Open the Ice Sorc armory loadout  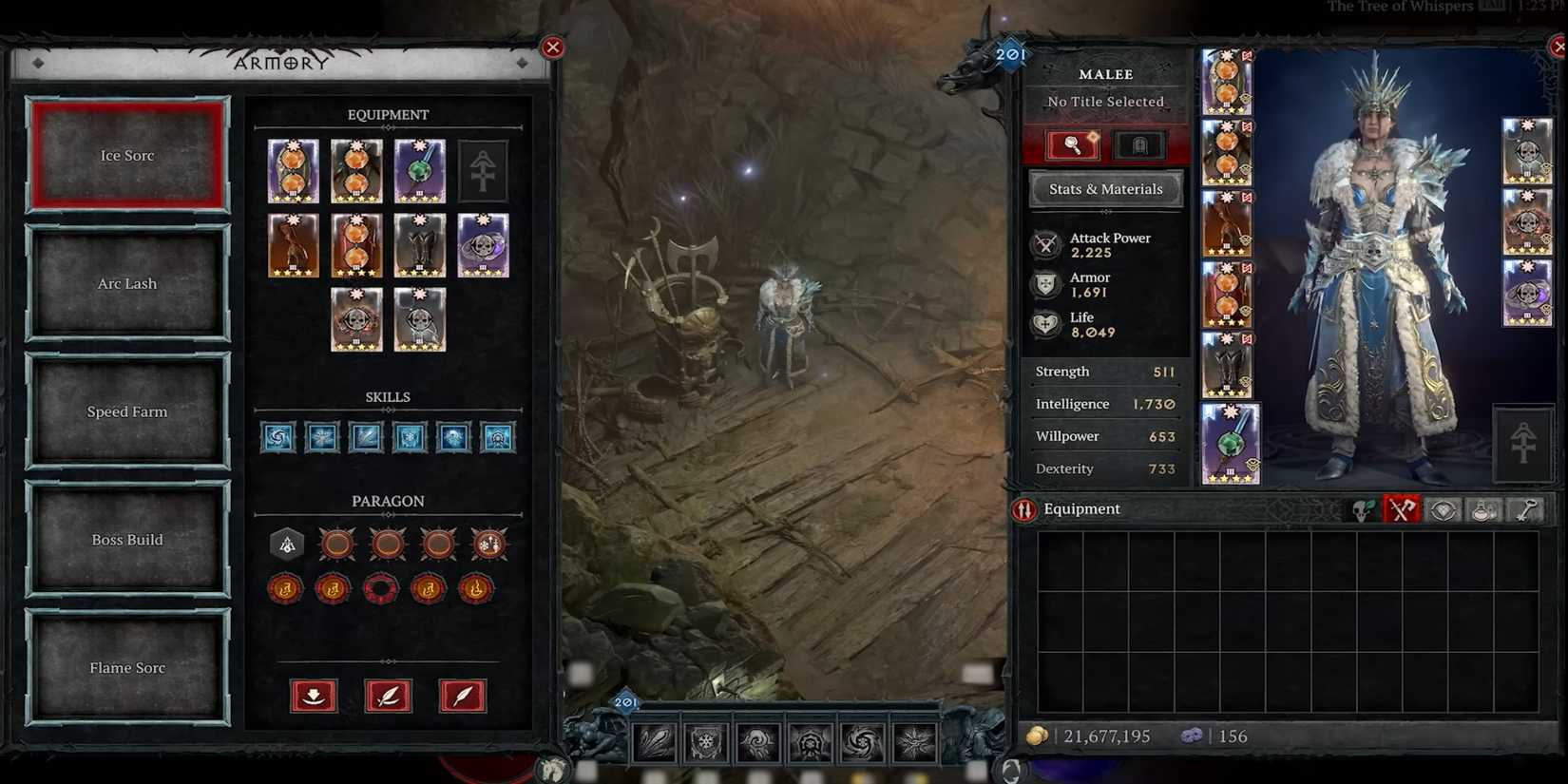[127, 154]
